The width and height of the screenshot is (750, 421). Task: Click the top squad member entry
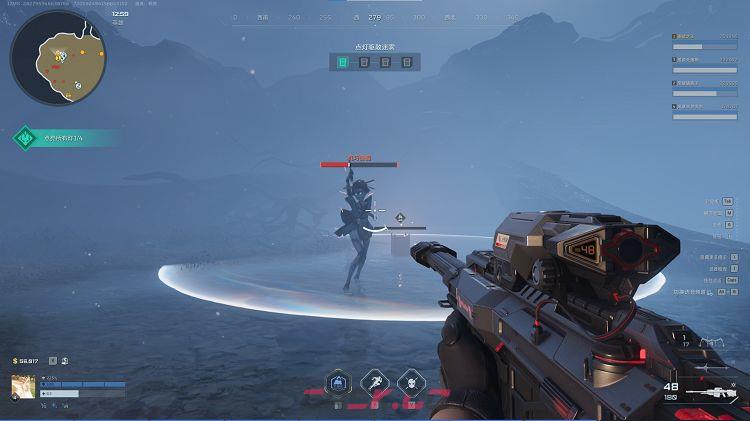pyautogui.click(x=704, y=41)
